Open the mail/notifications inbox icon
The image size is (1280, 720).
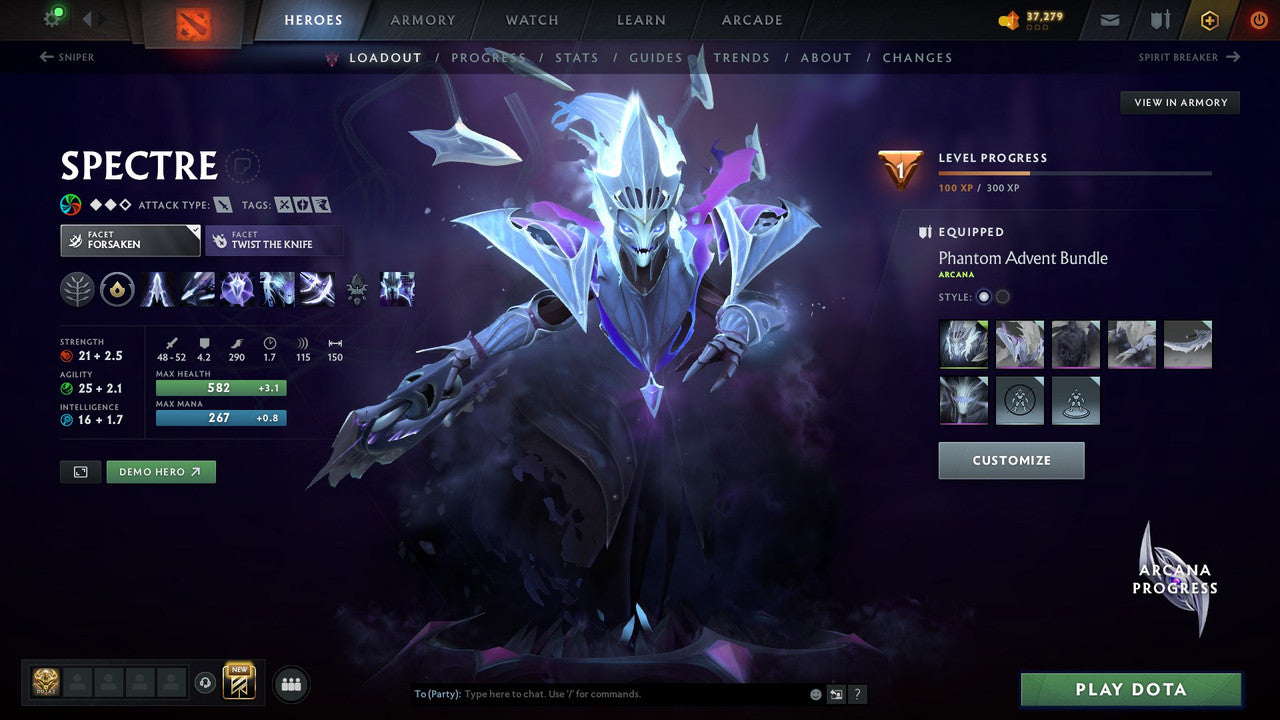coord(1108,19)
